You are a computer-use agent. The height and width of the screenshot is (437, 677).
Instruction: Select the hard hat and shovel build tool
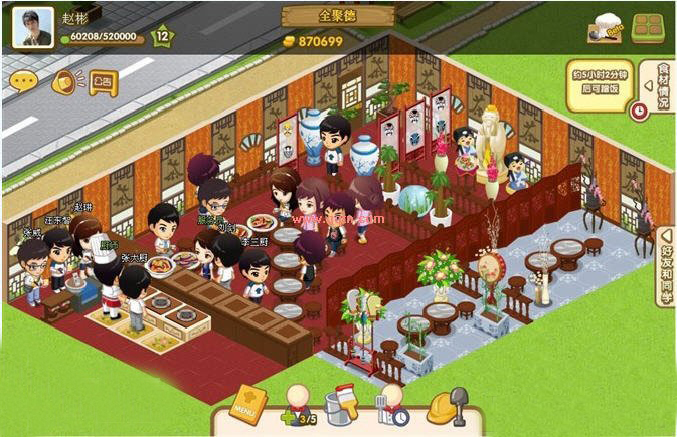447,406
